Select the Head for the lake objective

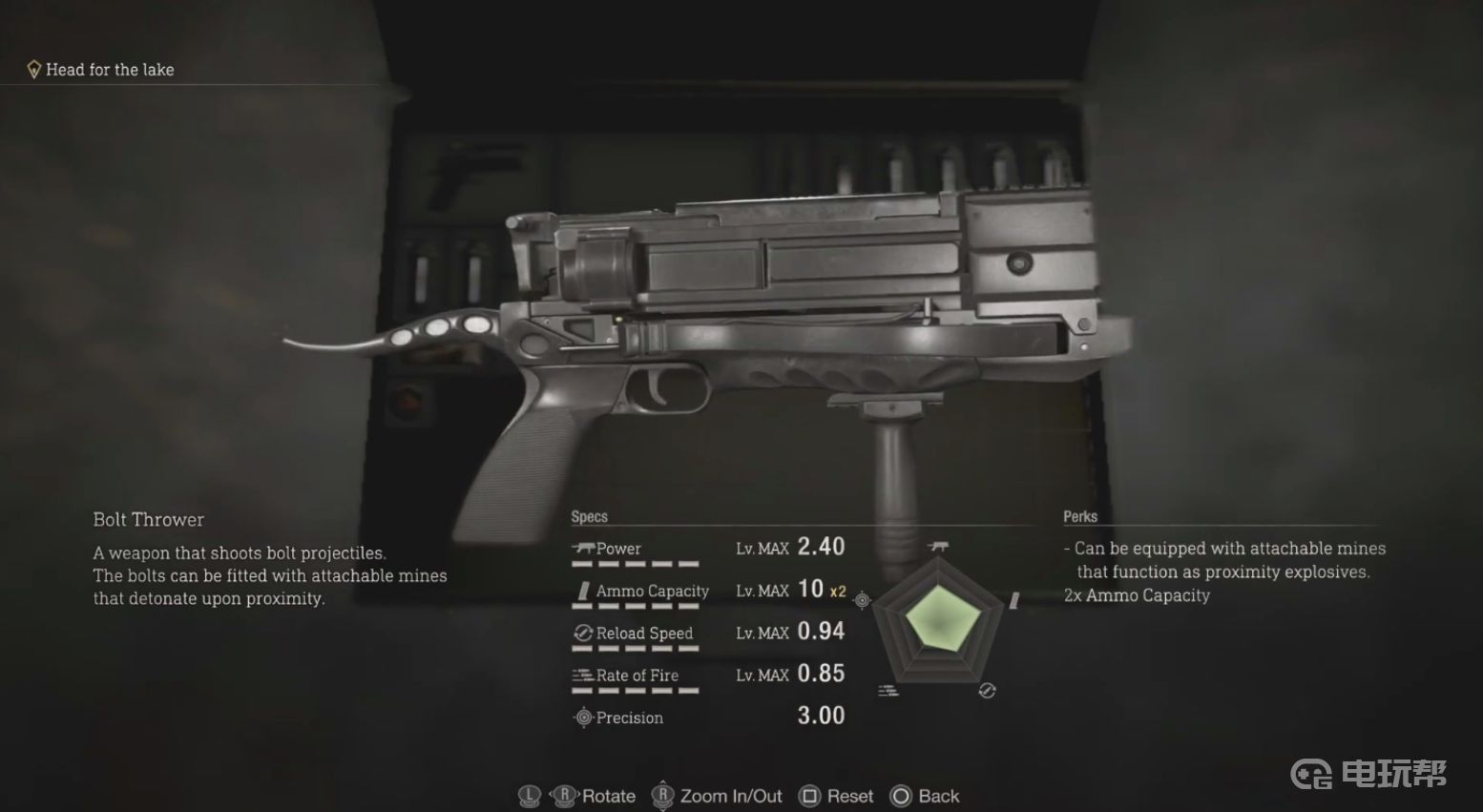109,70
